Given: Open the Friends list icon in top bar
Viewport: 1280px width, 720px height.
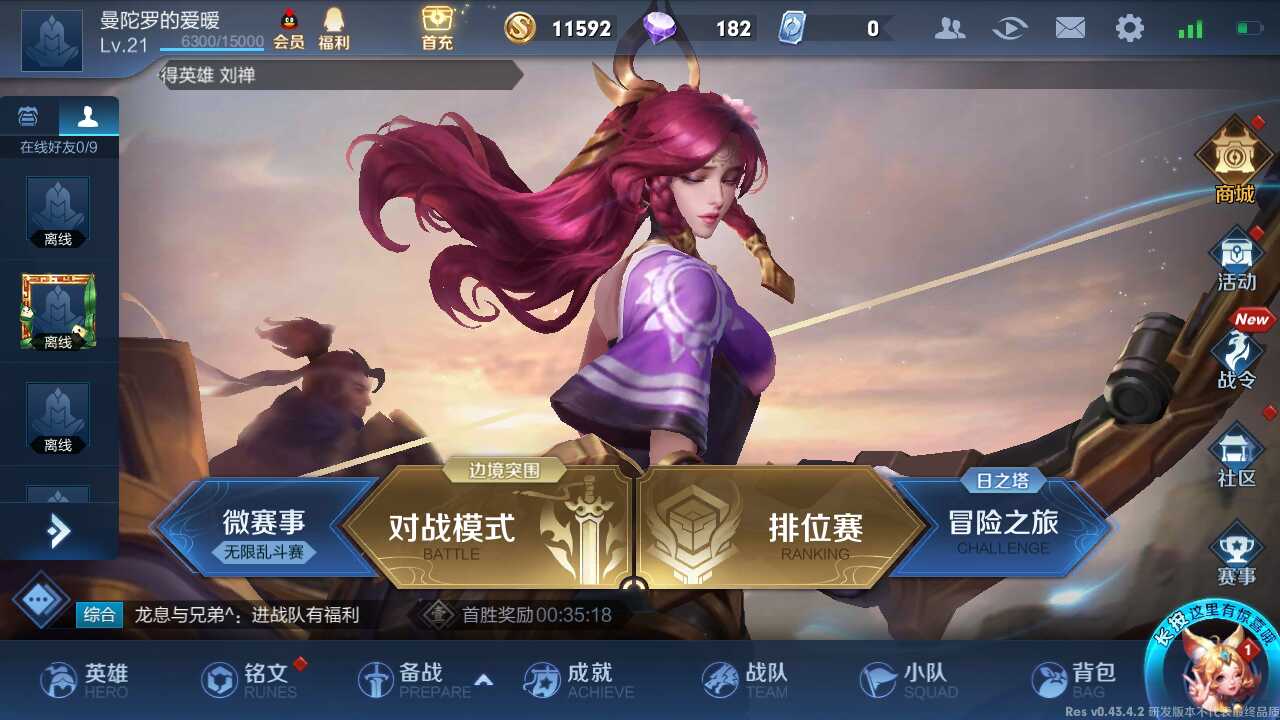Looking at the screenshot, I should point(950,28).
